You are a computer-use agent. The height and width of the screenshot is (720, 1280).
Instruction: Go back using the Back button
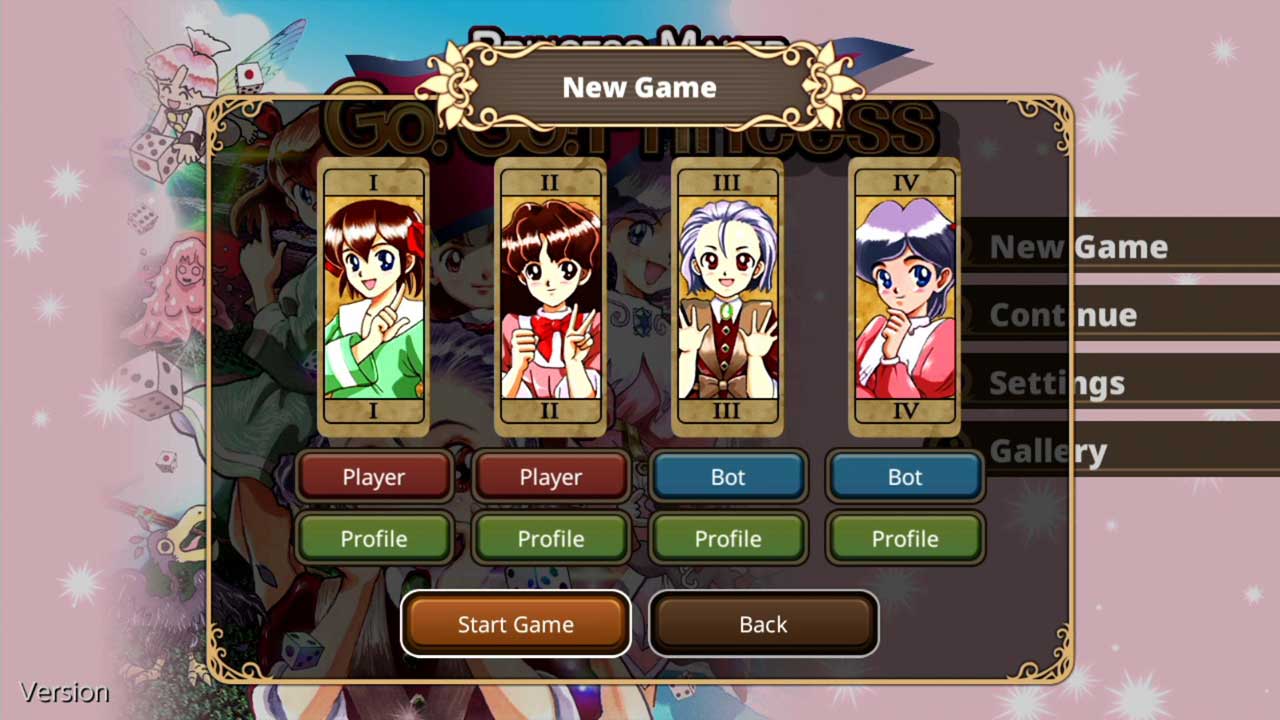pos(763,623)
